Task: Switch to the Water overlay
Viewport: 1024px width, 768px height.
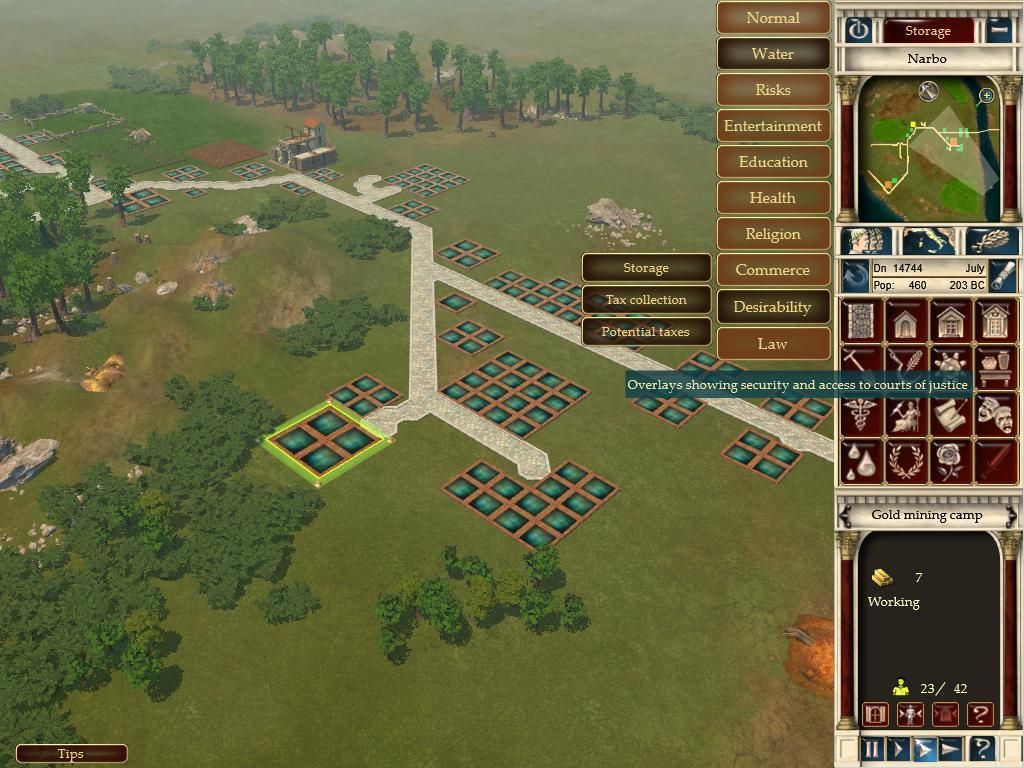Action: [x=773, y=54]
